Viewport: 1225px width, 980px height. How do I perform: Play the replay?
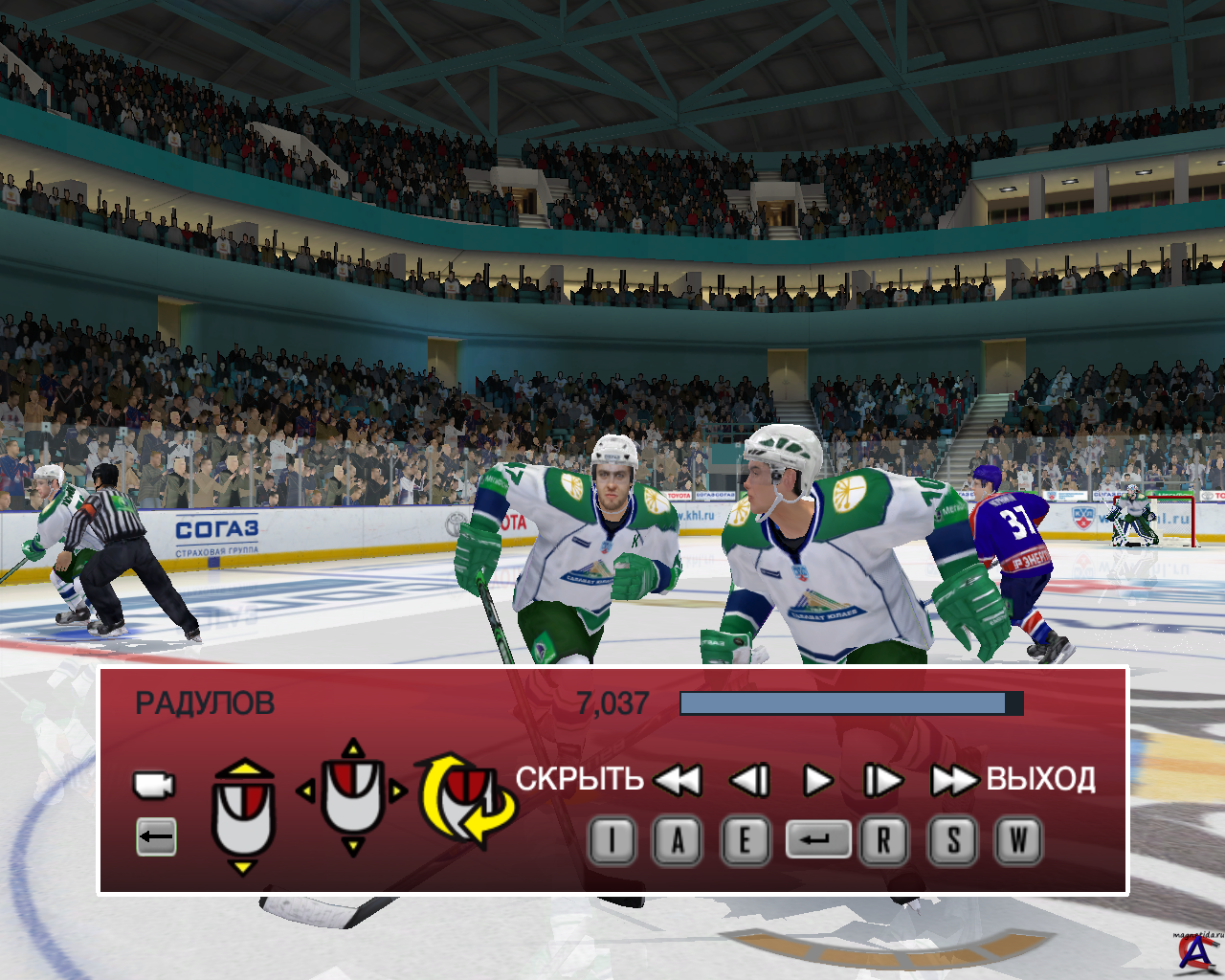816,781
